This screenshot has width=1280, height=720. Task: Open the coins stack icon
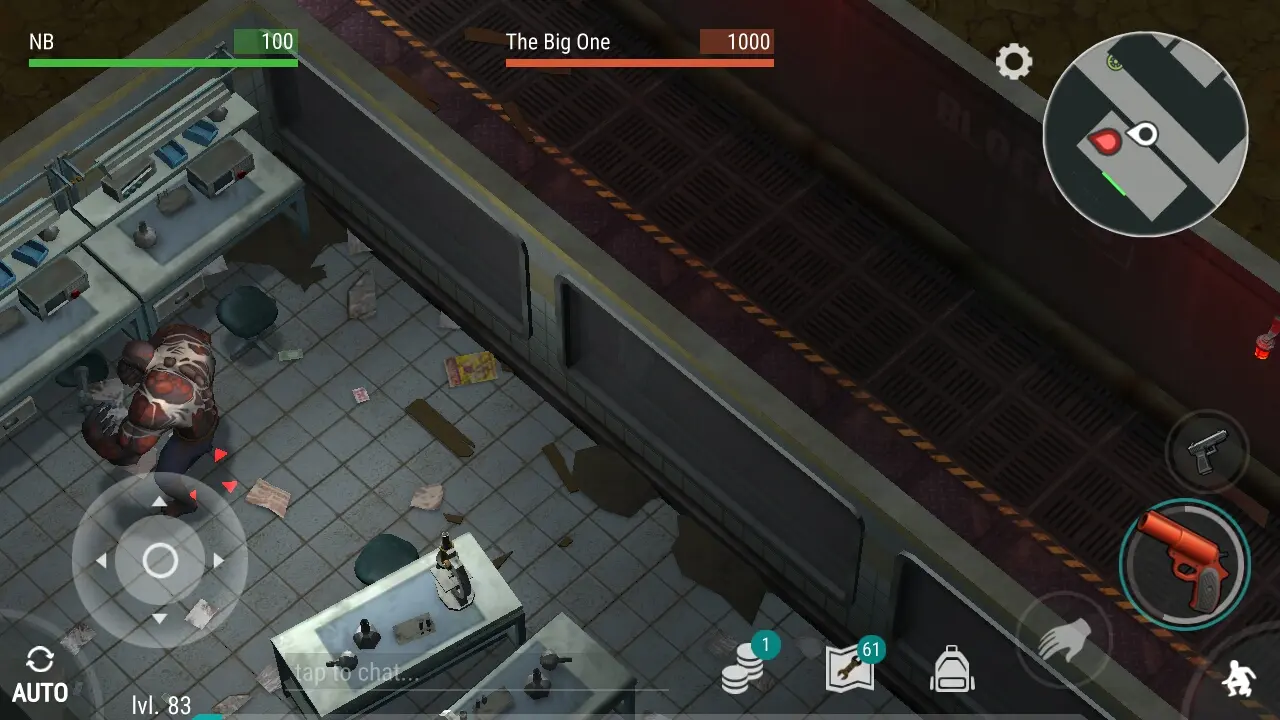743,669
